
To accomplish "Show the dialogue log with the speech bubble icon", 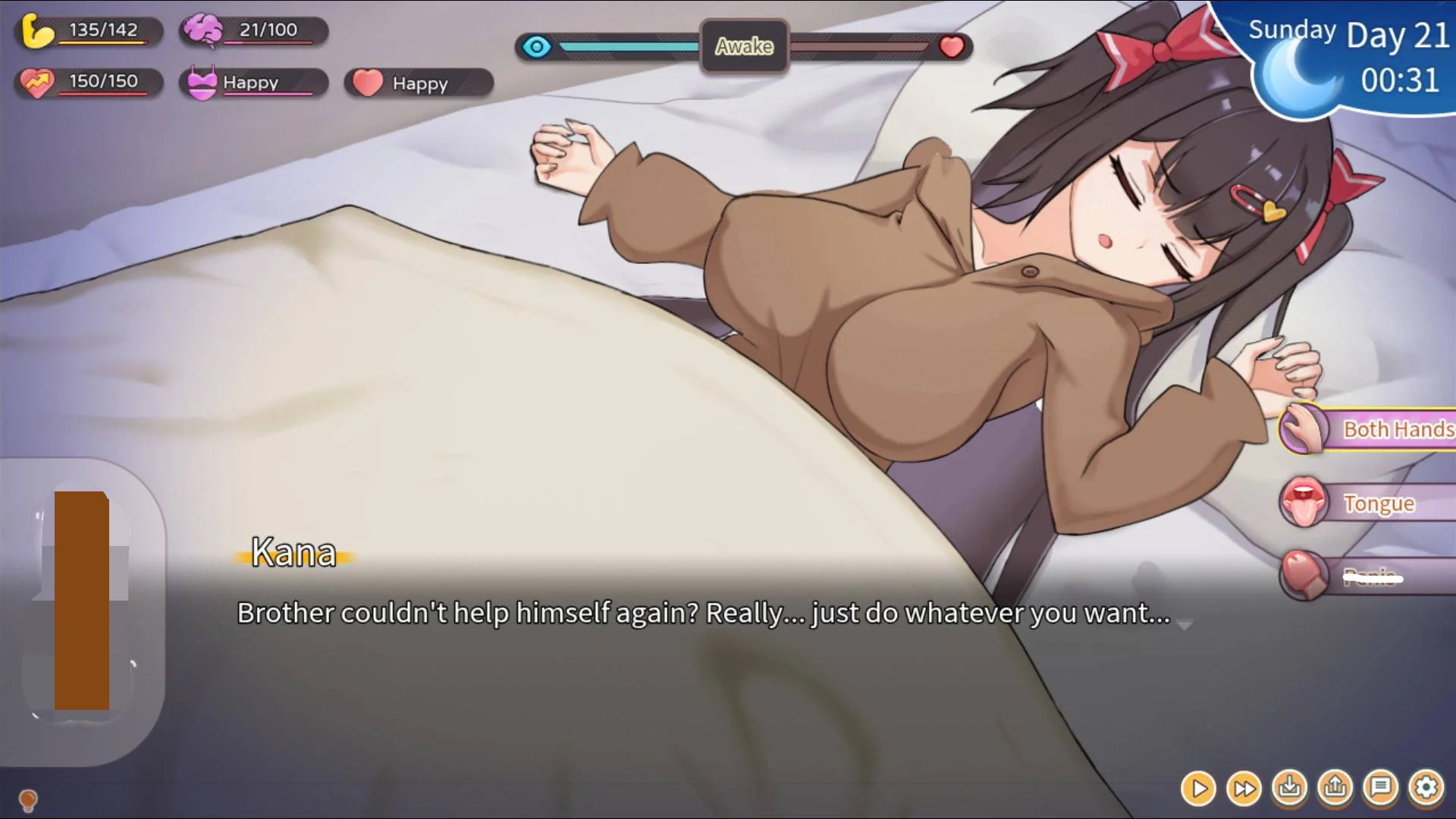I will coord(1380,789).
